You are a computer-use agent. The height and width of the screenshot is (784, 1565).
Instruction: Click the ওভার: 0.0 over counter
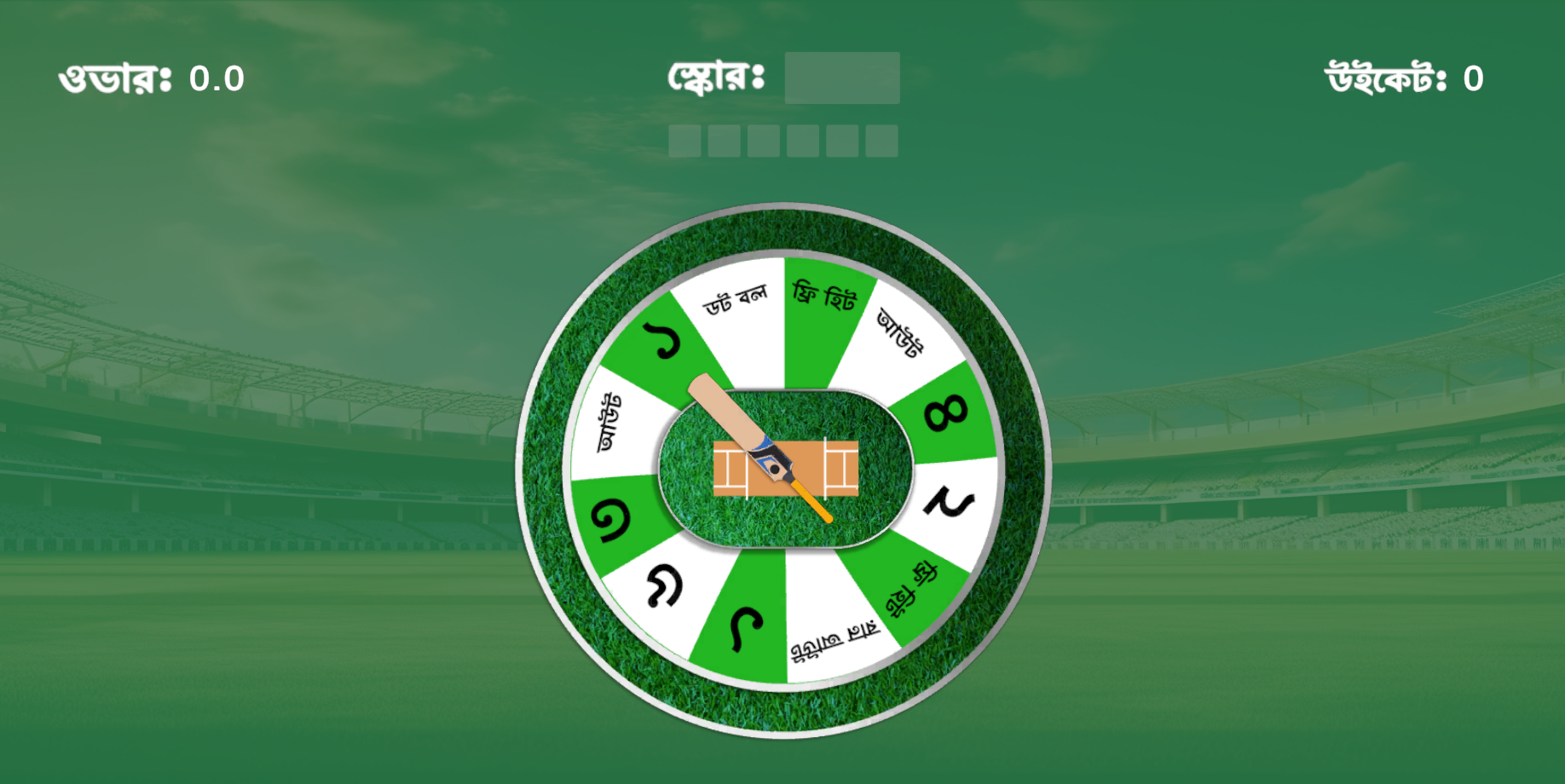pyautogui.click(x=151, y=78)
